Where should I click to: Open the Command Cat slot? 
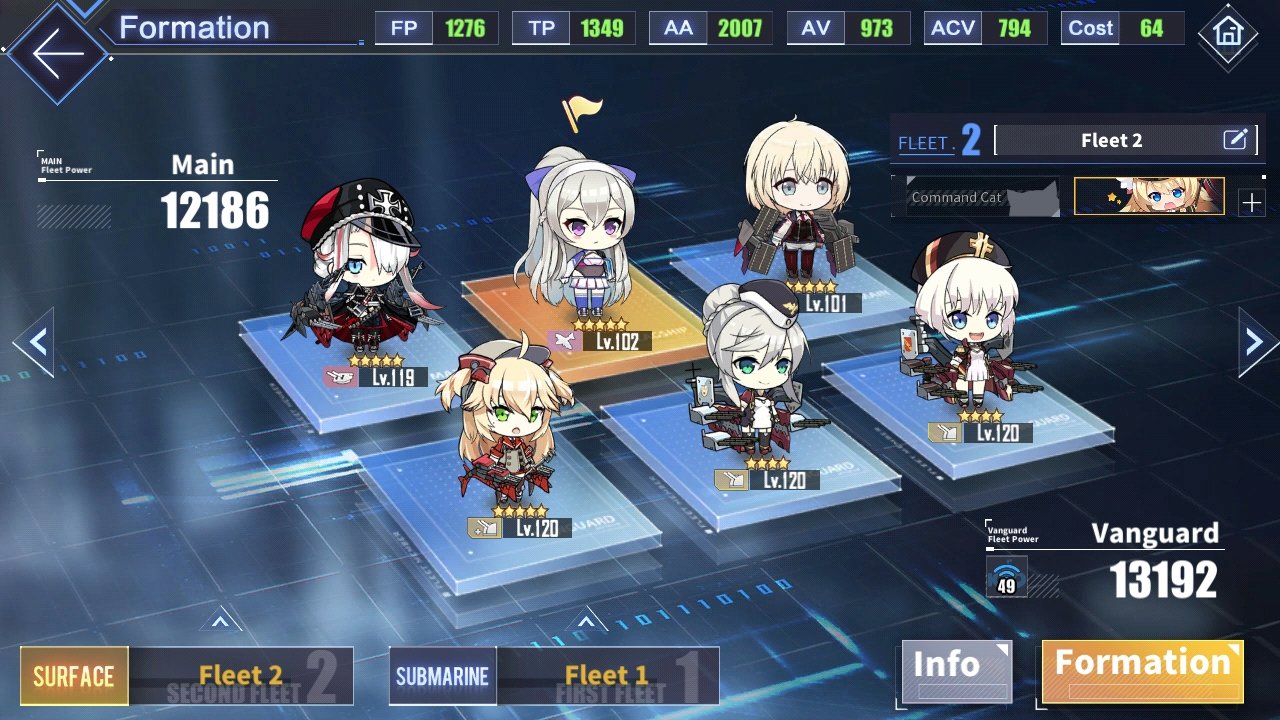[978, 197]
